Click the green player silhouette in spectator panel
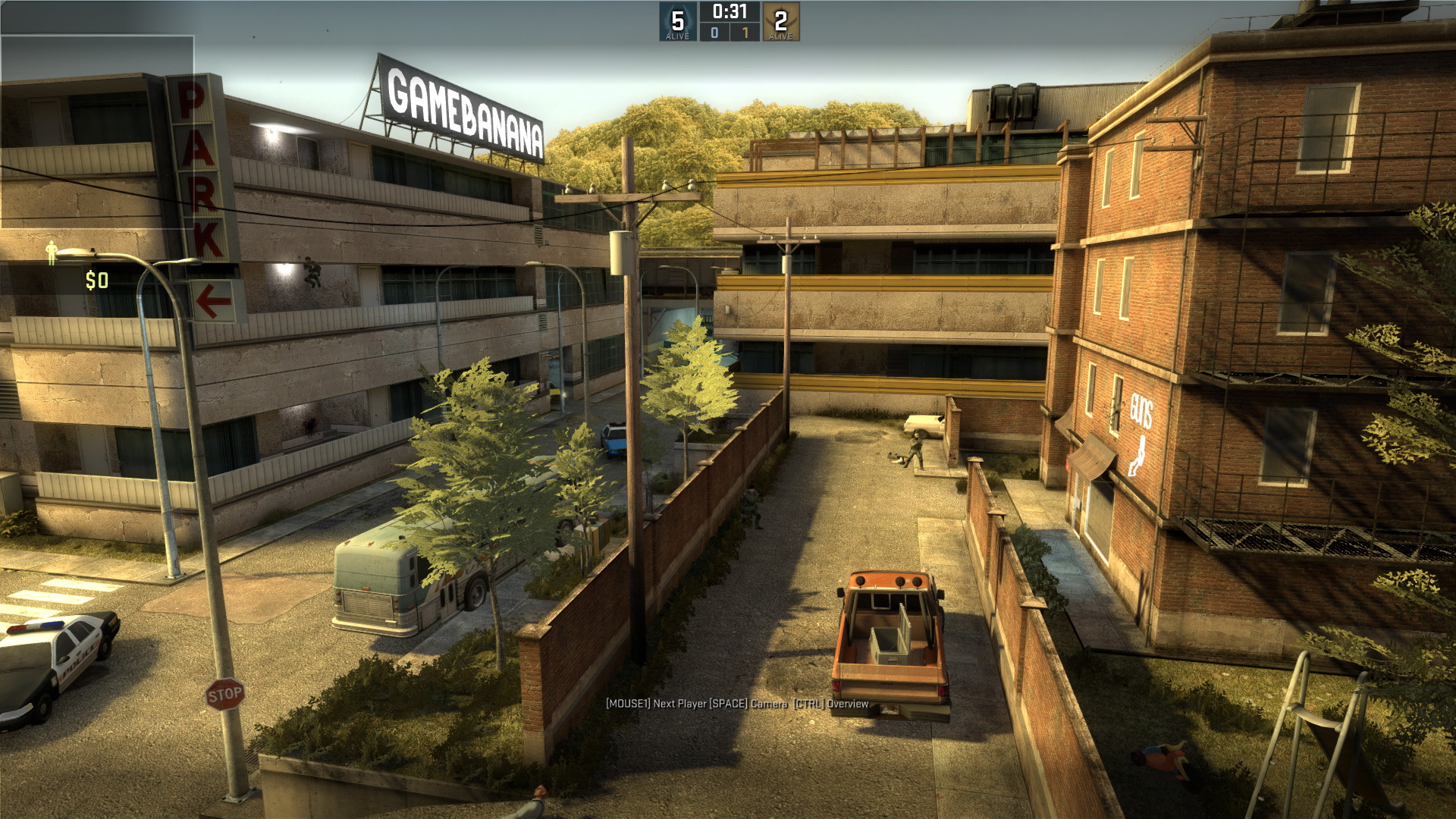The height and width of the screenshot is (819, 1456). (52, 253)
